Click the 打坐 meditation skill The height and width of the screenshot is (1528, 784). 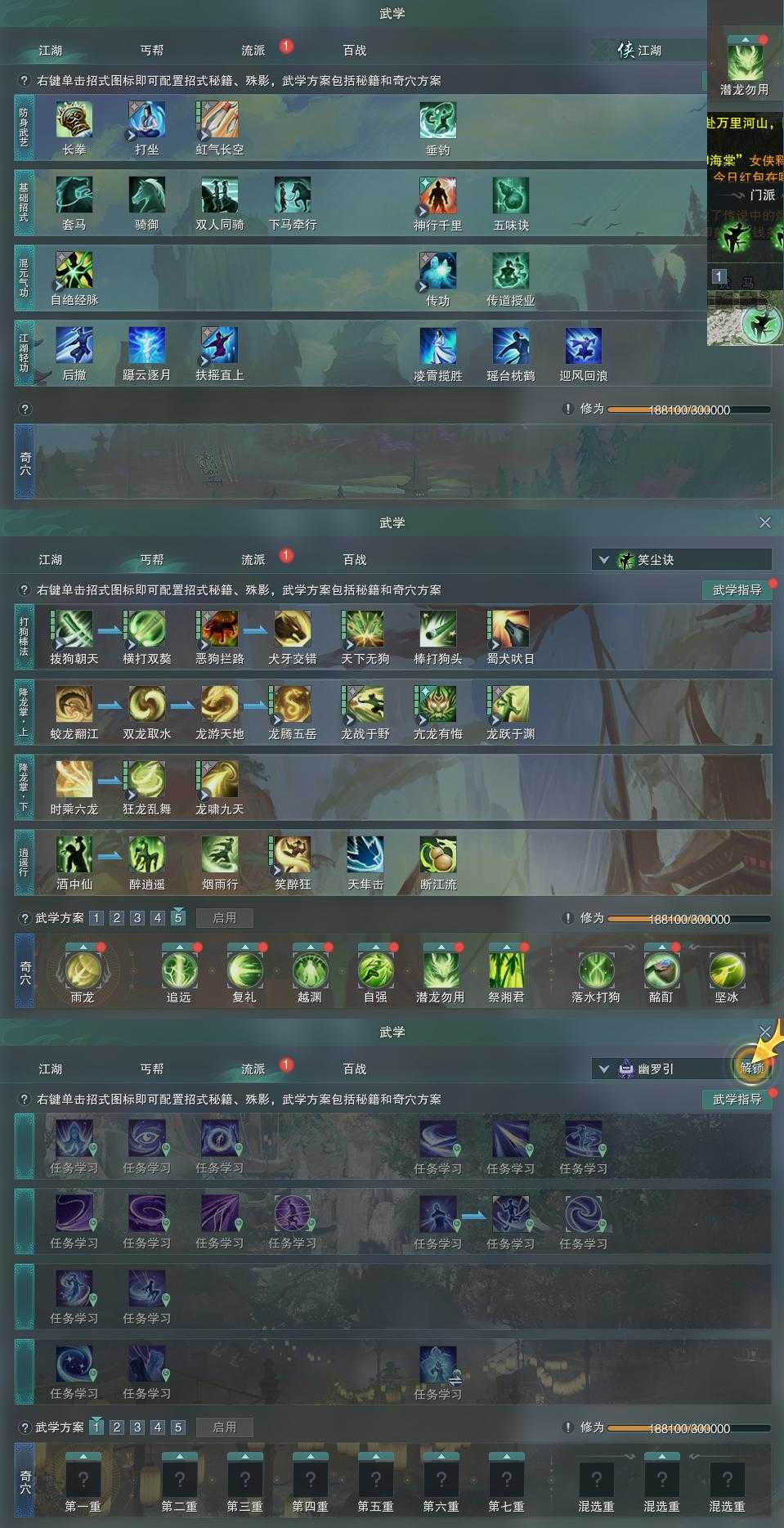coord(146,120)
